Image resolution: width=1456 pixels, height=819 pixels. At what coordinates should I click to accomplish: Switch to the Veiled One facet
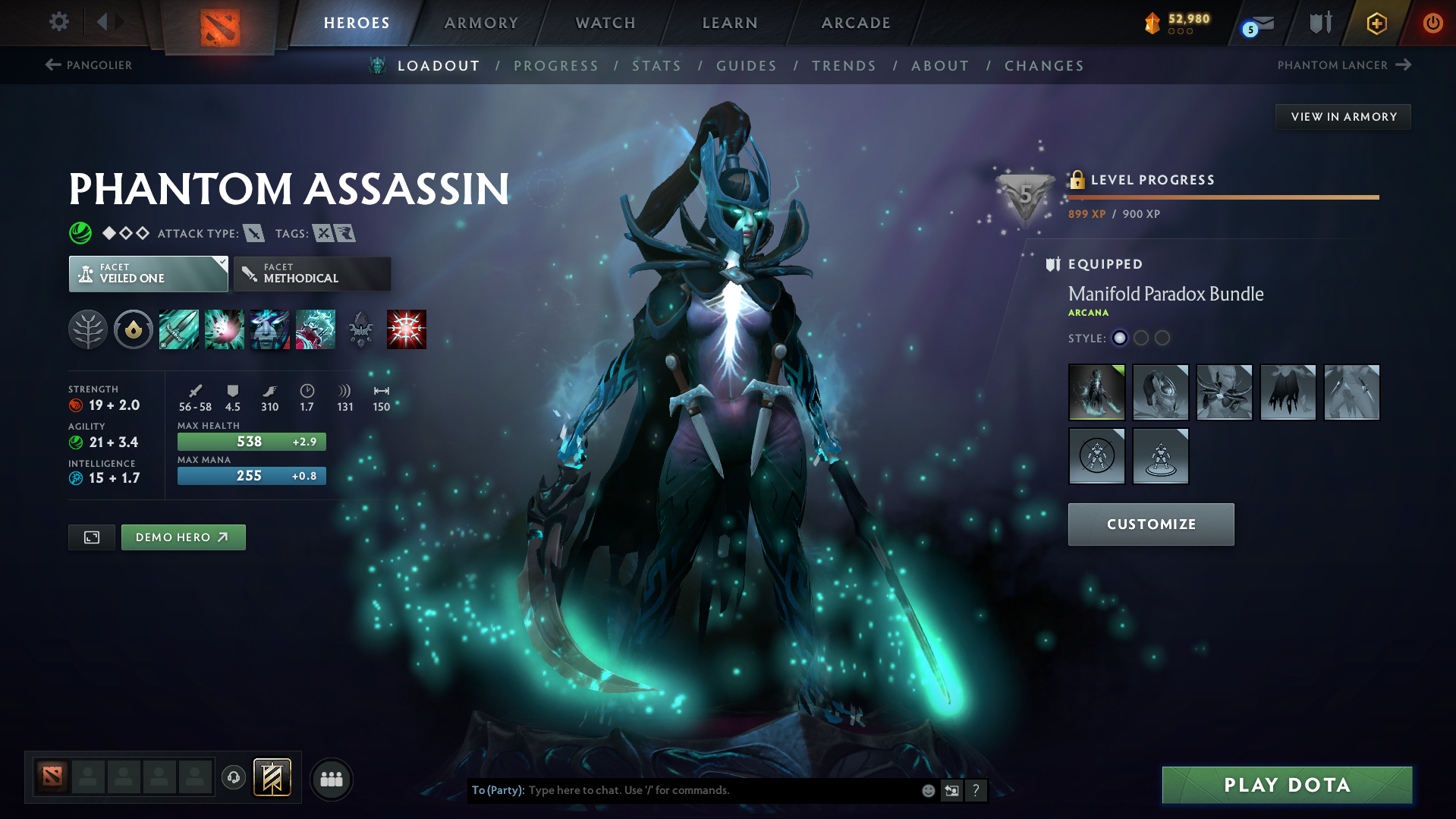[x=148, y=273]
